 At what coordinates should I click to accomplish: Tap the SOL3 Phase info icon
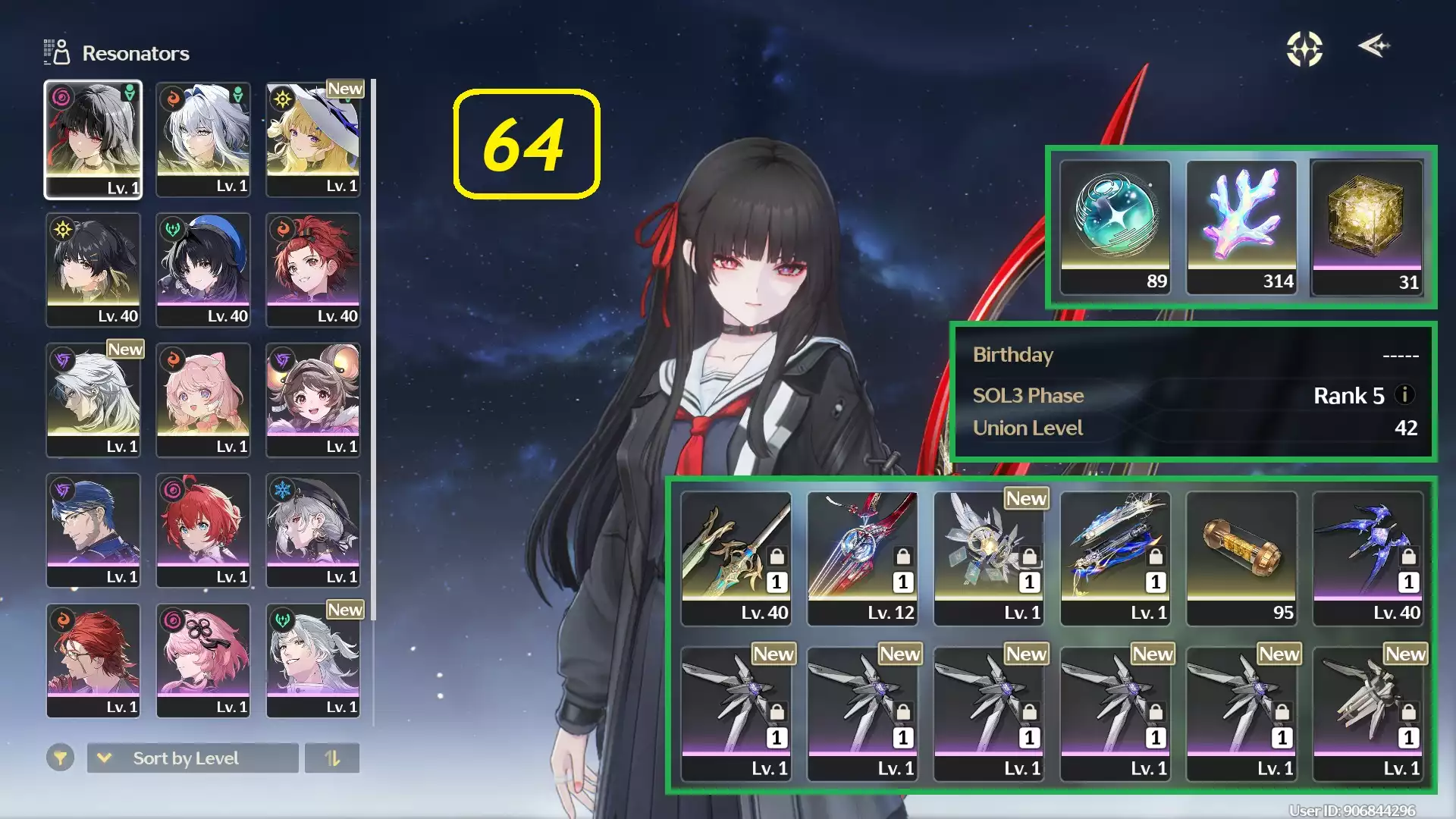pyautogui.click(x=1404, y=395)
